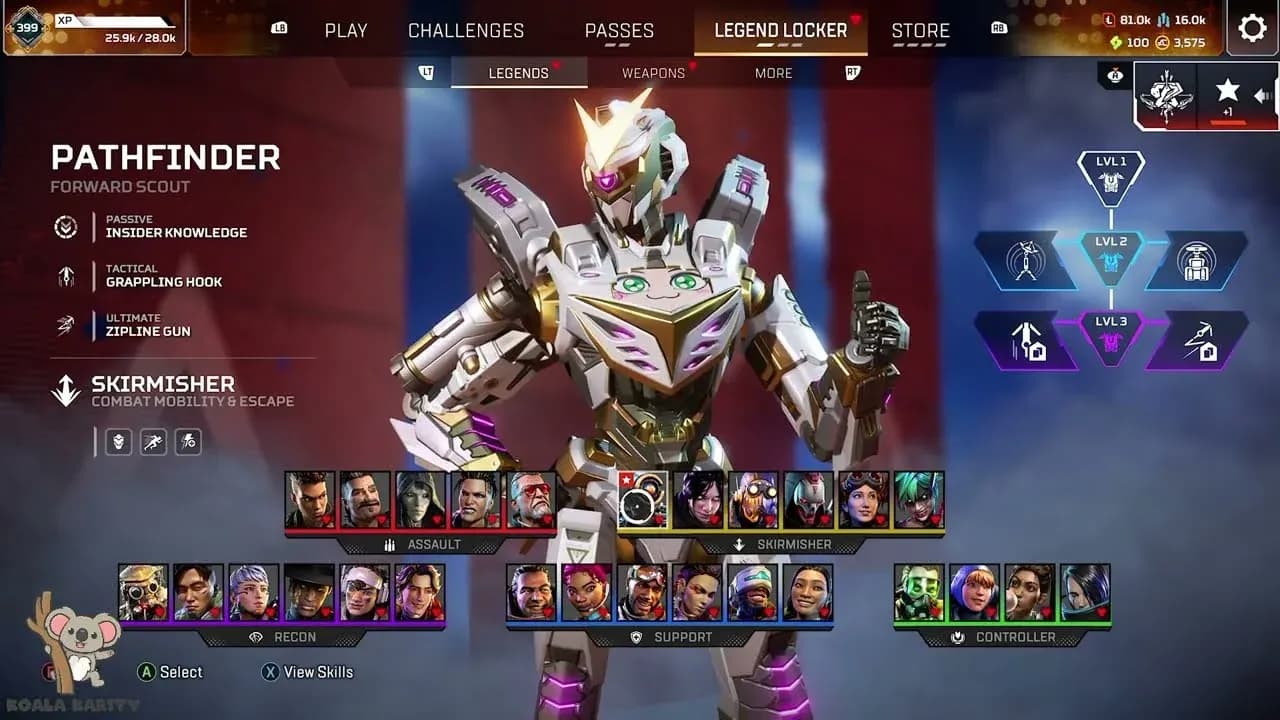Viewport: 1280px width, 720px height.
Task: Open the More sub-tab
Action: click(773, 73)
